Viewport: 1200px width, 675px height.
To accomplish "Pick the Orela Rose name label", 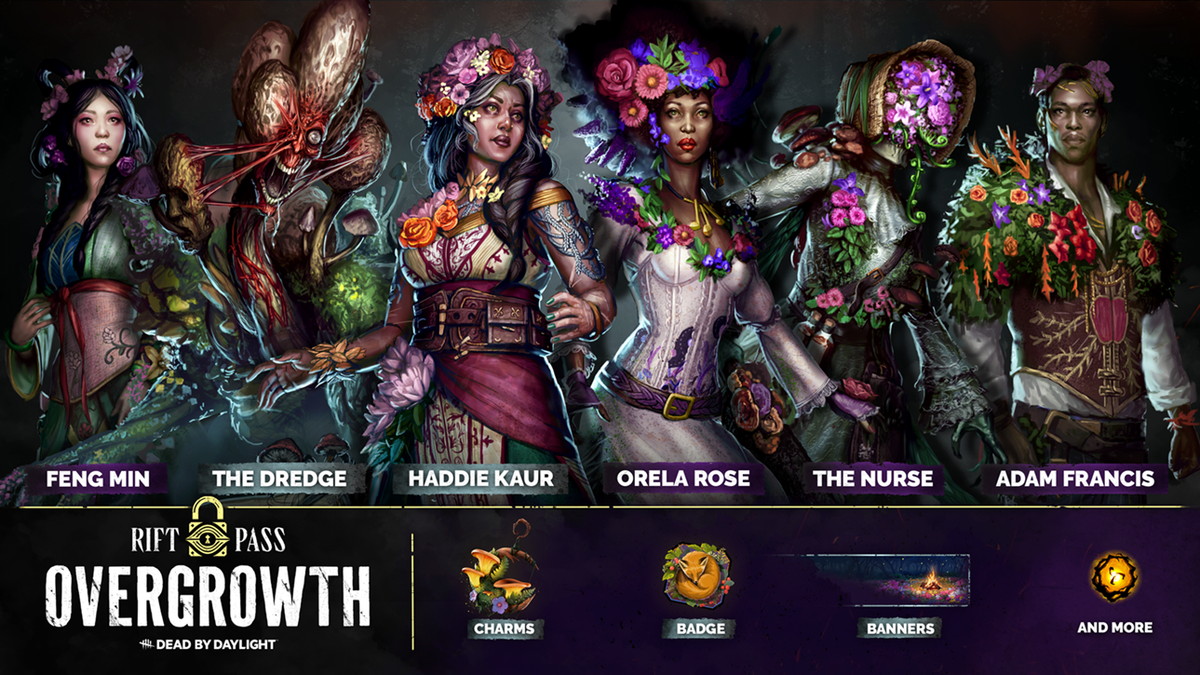I will coord(683,478).
